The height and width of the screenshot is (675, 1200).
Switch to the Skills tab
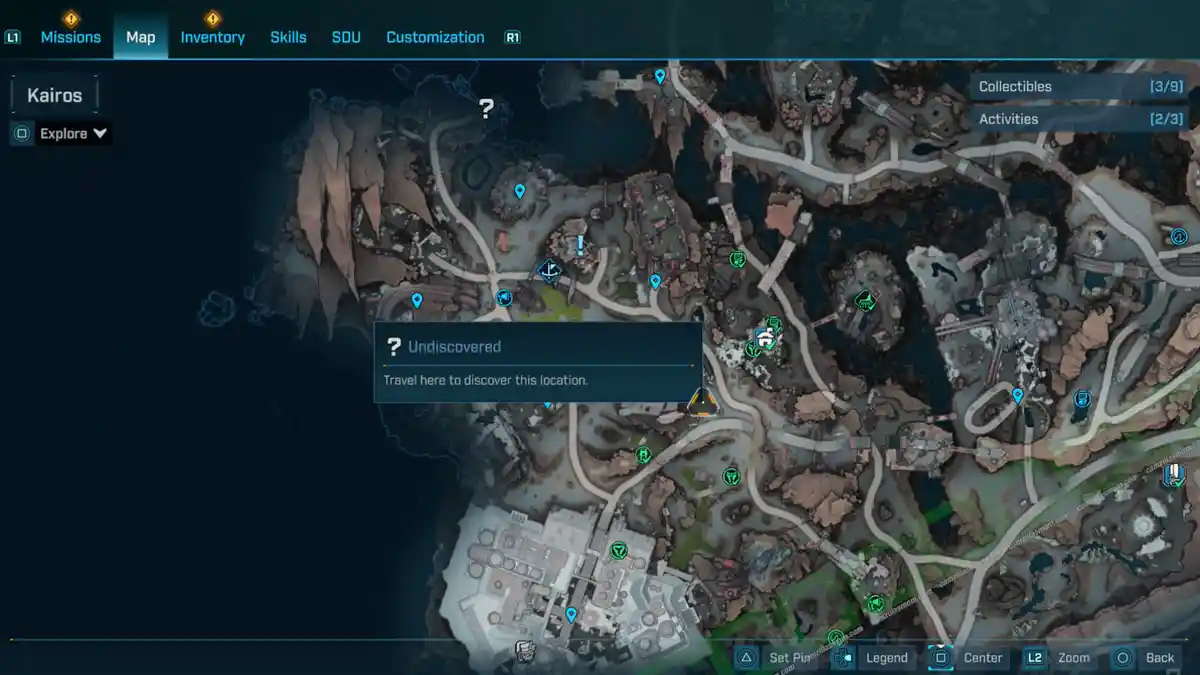click(x=288, y=37)
